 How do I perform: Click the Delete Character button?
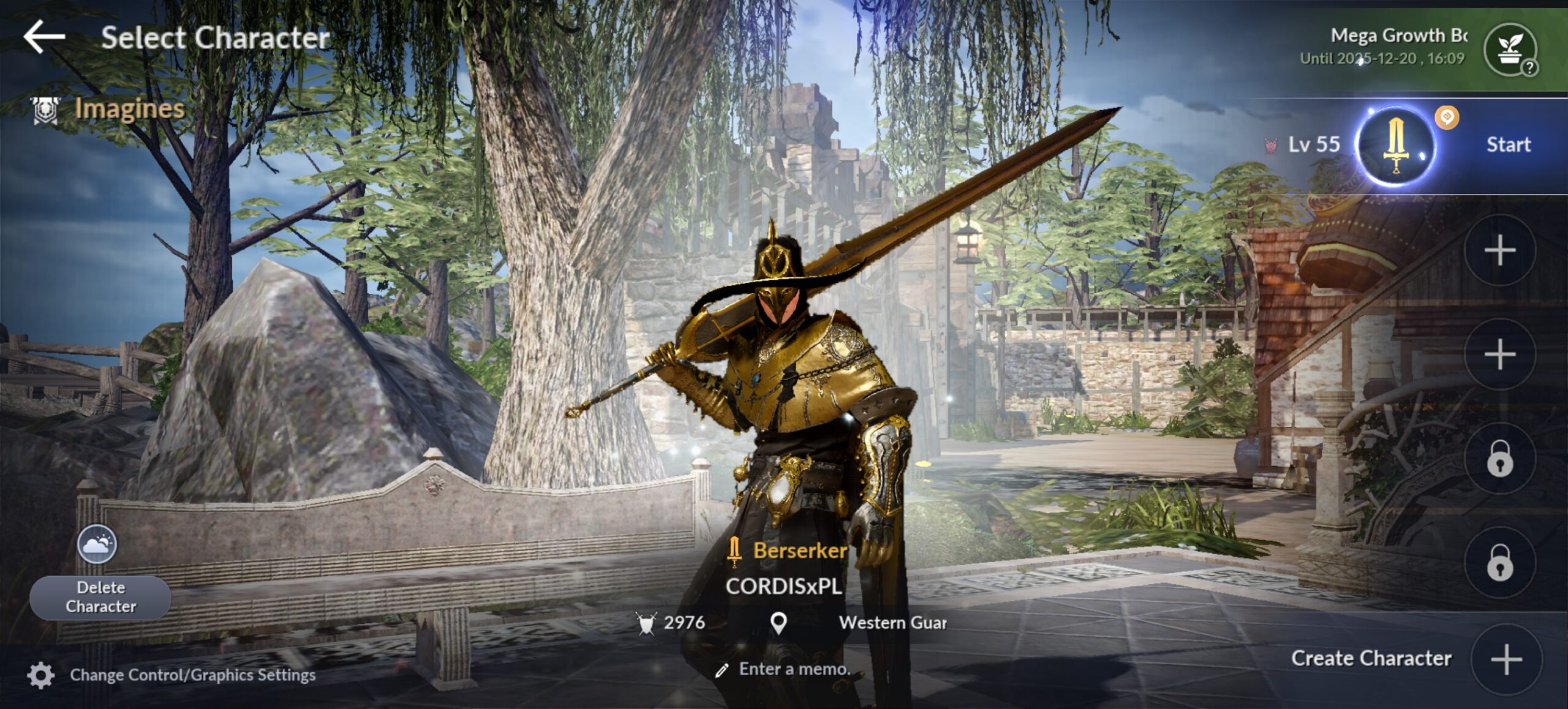[x=100, y=597]
